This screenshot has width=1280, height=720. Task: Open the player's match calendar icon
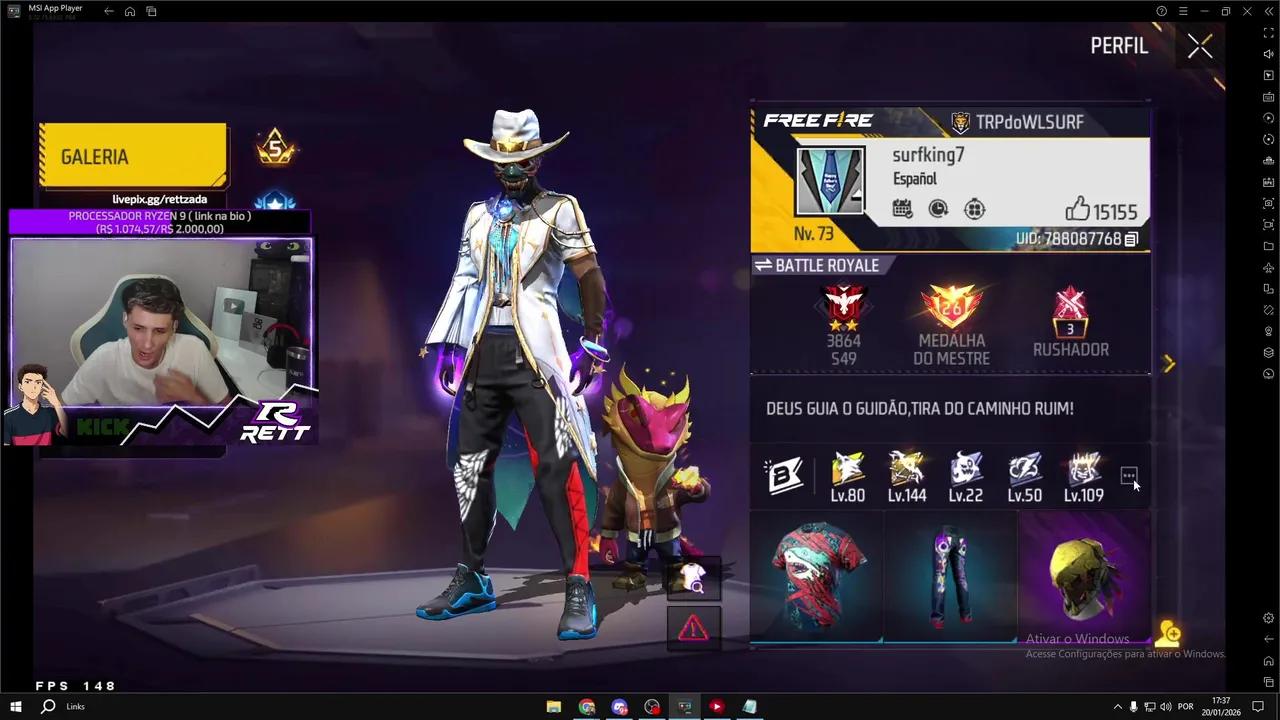point(902,208)
